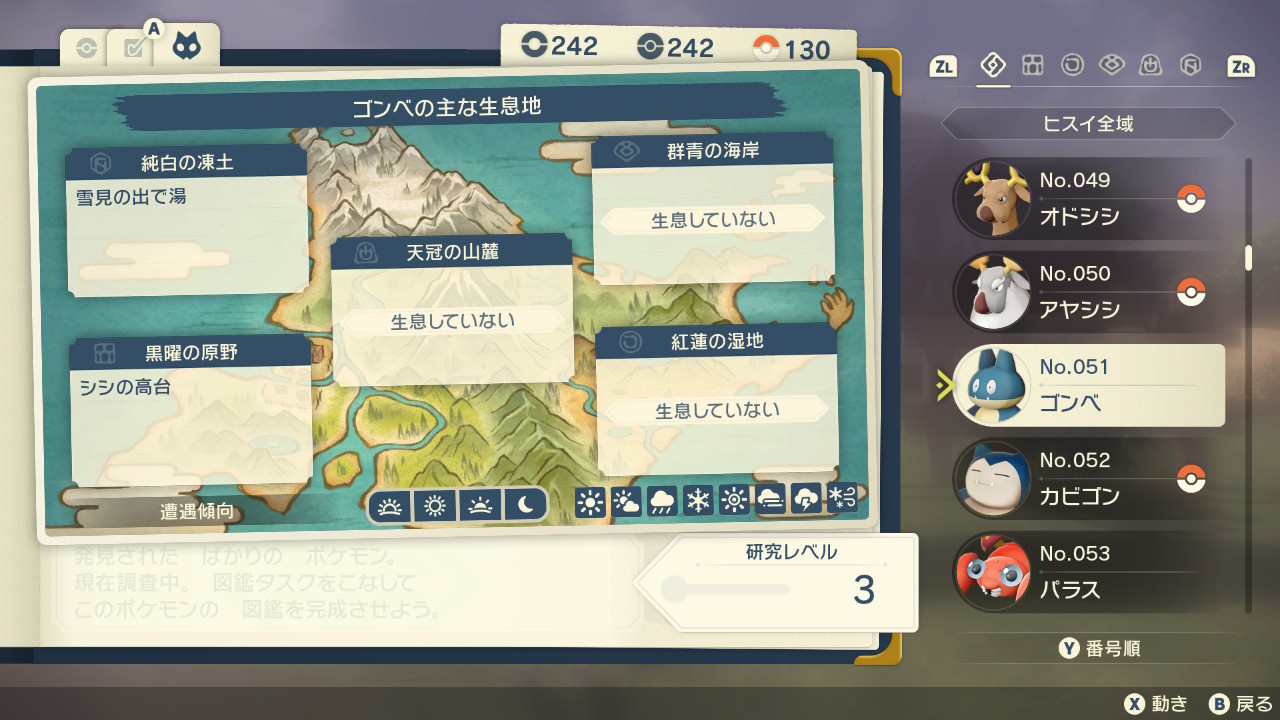Switch to the Poké Ball icon tab

click(x=87, y=48)
